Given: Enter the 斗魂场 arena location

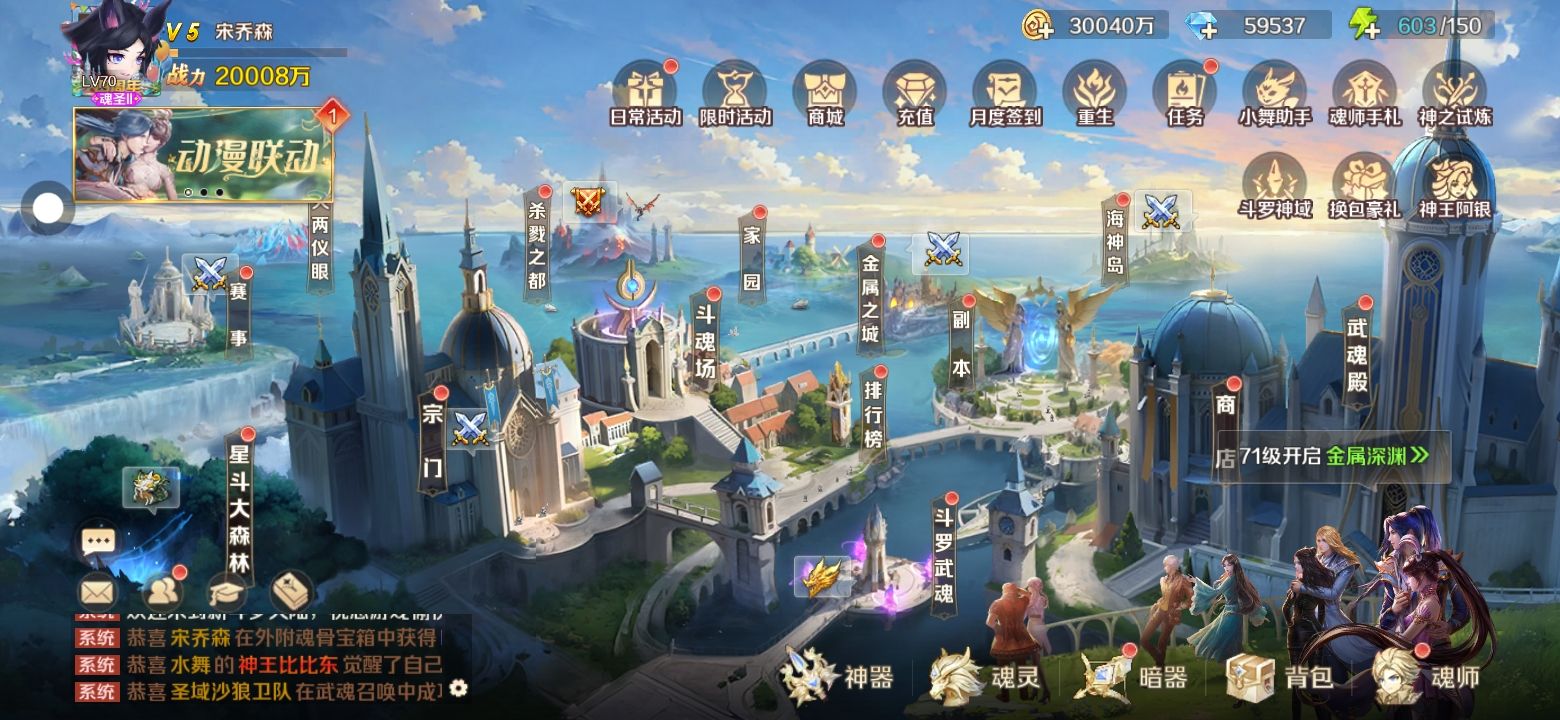Looking at the screenshot, I should click(x=706, y=342).
